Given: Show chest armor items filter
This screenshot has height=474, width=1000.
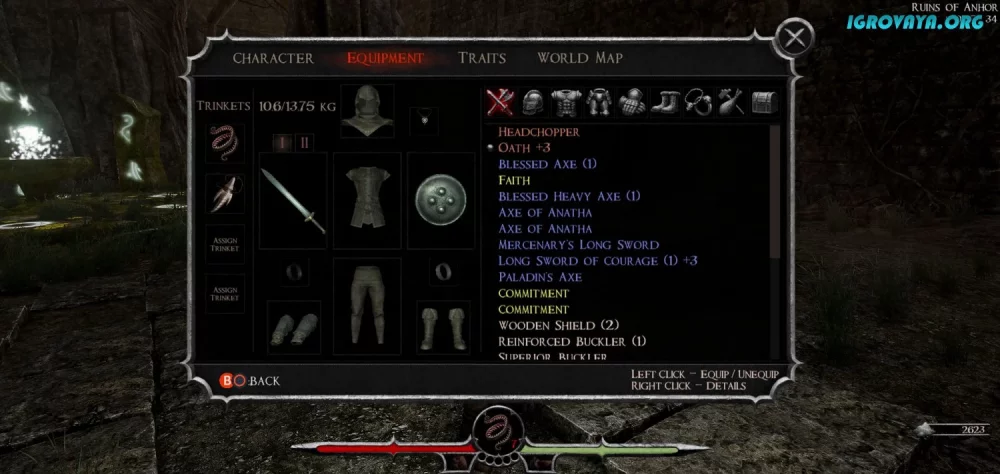Looking at the screenshot, I should [566, 102].
